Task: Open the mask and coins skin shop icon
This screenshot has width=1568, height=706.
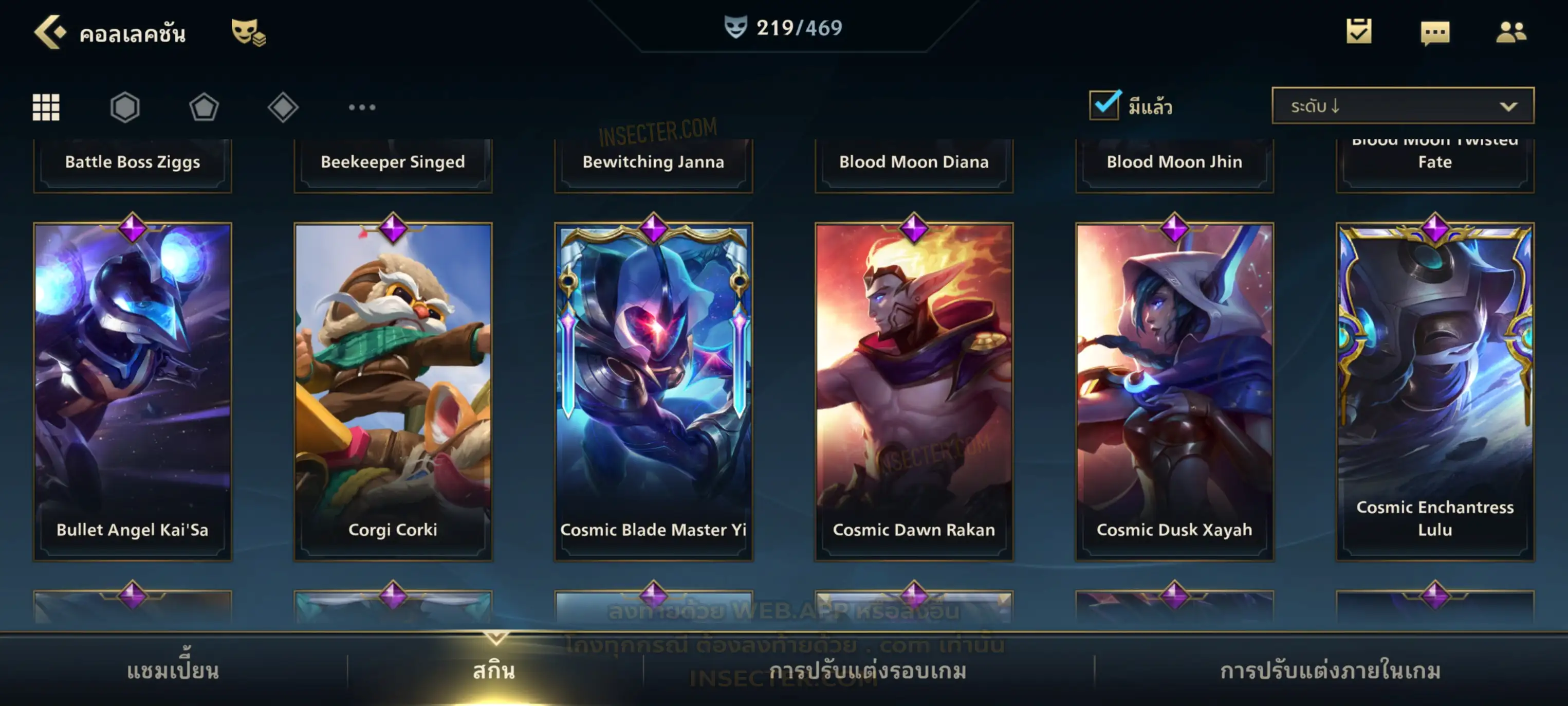Action: (248, 32)
